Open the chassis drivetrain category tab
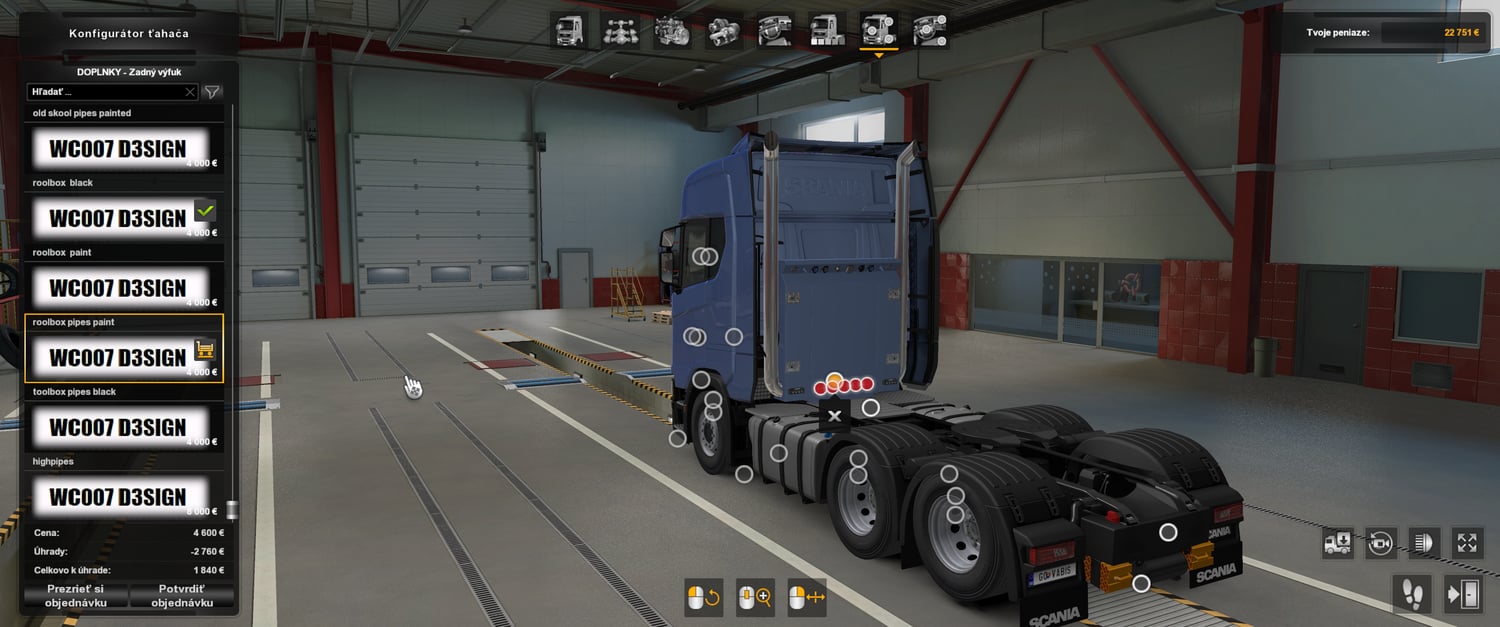This screenshot has width=1500, height=627. (621, 31)
